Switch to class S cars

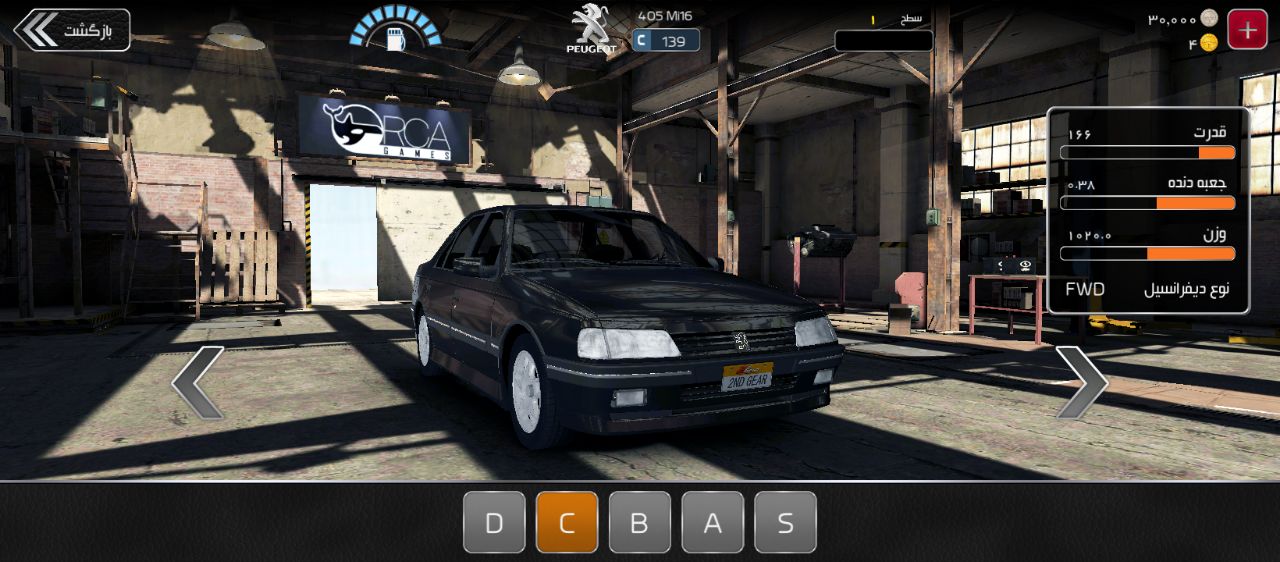click(x=786, y=522)
